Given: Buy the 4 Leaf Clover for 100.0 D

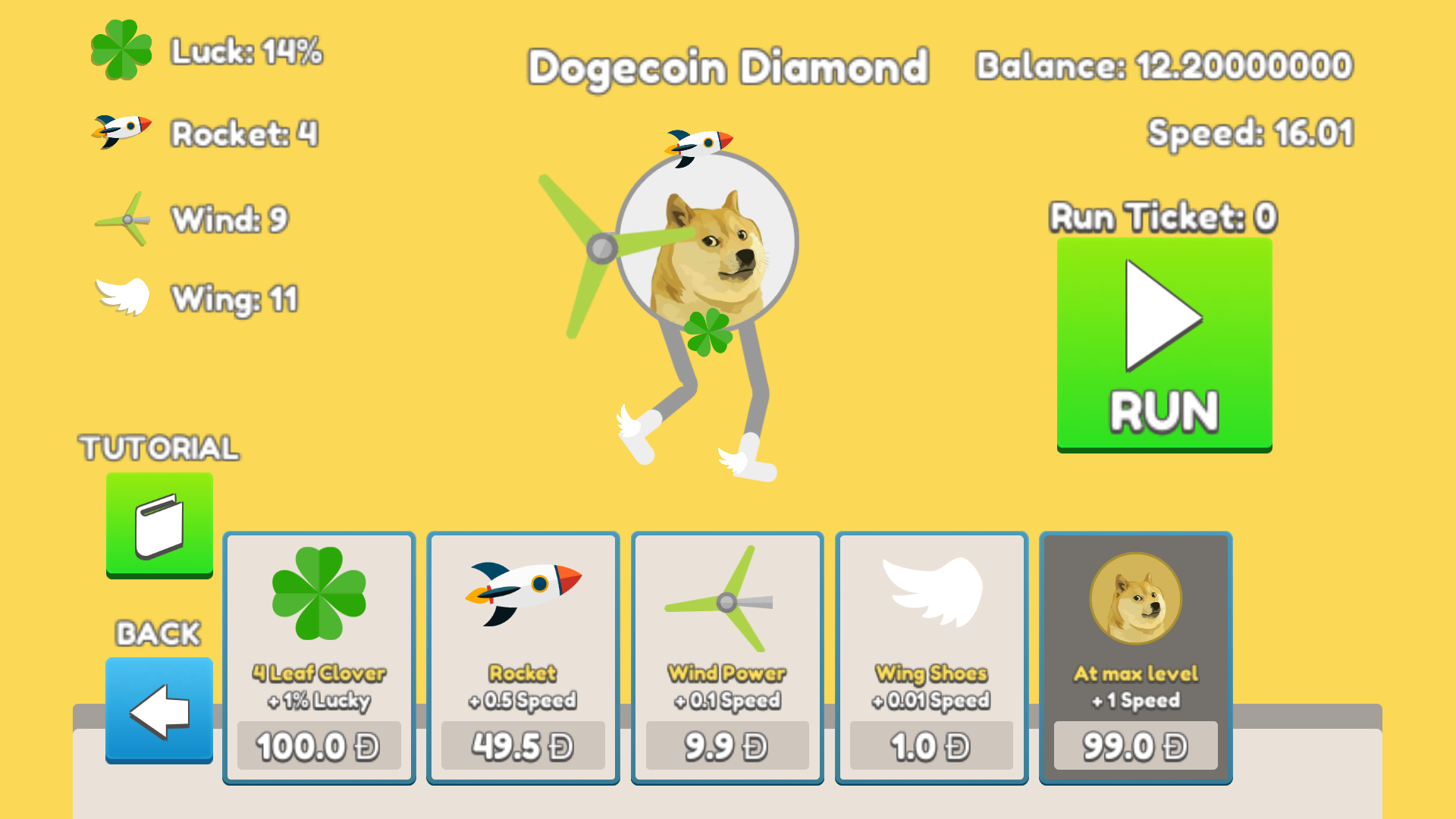Looking at the screenshot, I should (x=318, y=745).
